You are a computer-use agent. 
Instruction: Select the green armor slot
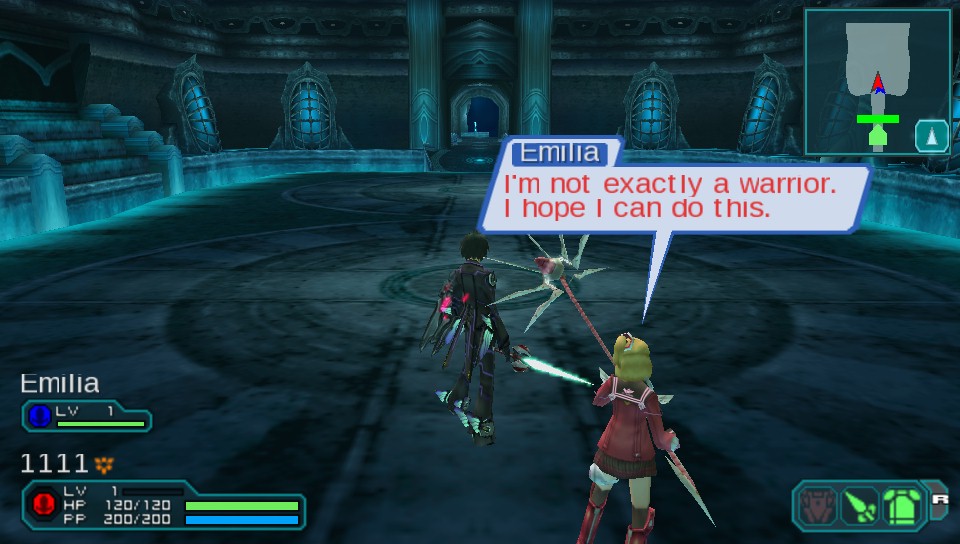pos(901,503)
